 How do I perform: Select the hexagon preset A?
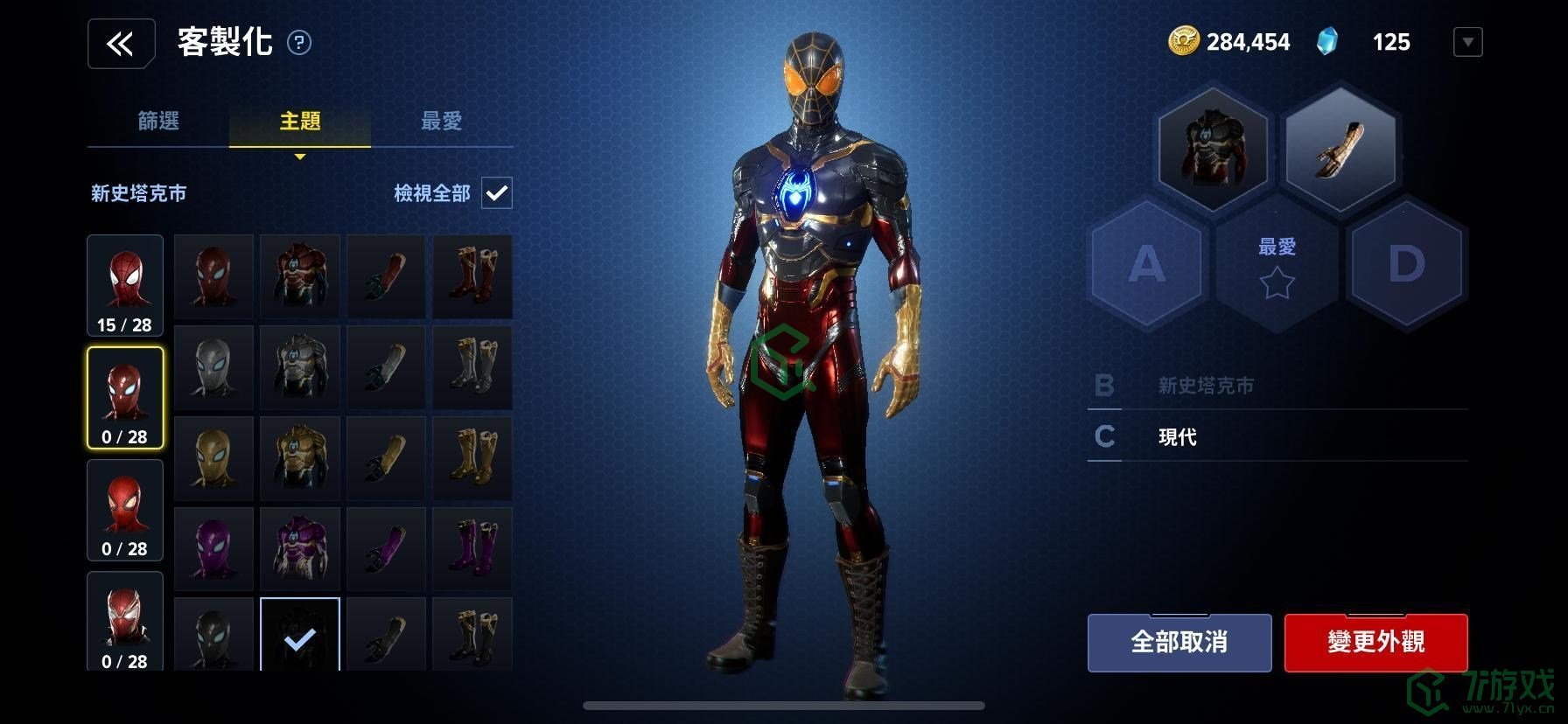coord(1147,263)
